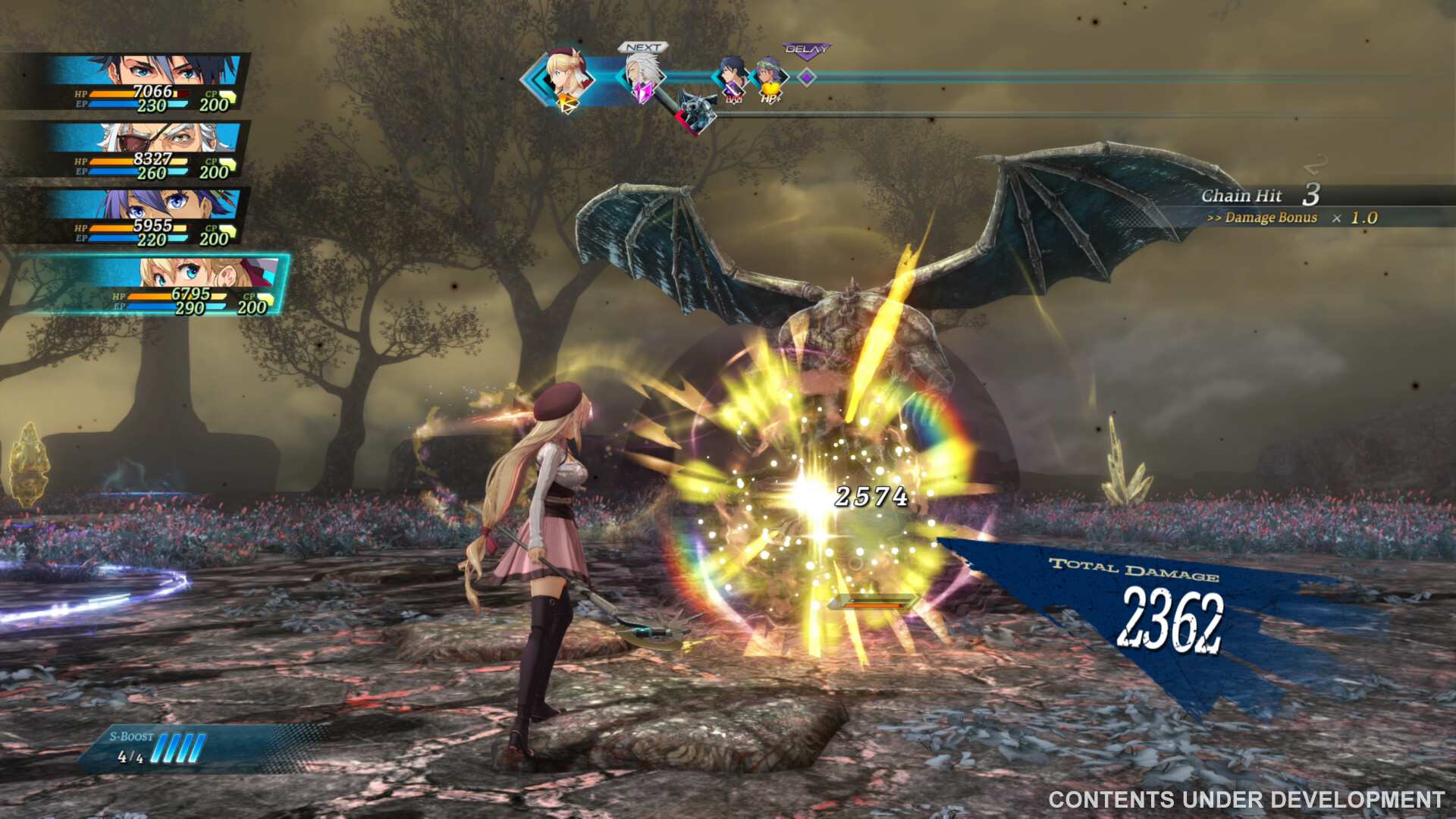This screenshot has height=819, width=1456.
Task: Expand the DELAY banner at the top
Action: pos(807,49)
